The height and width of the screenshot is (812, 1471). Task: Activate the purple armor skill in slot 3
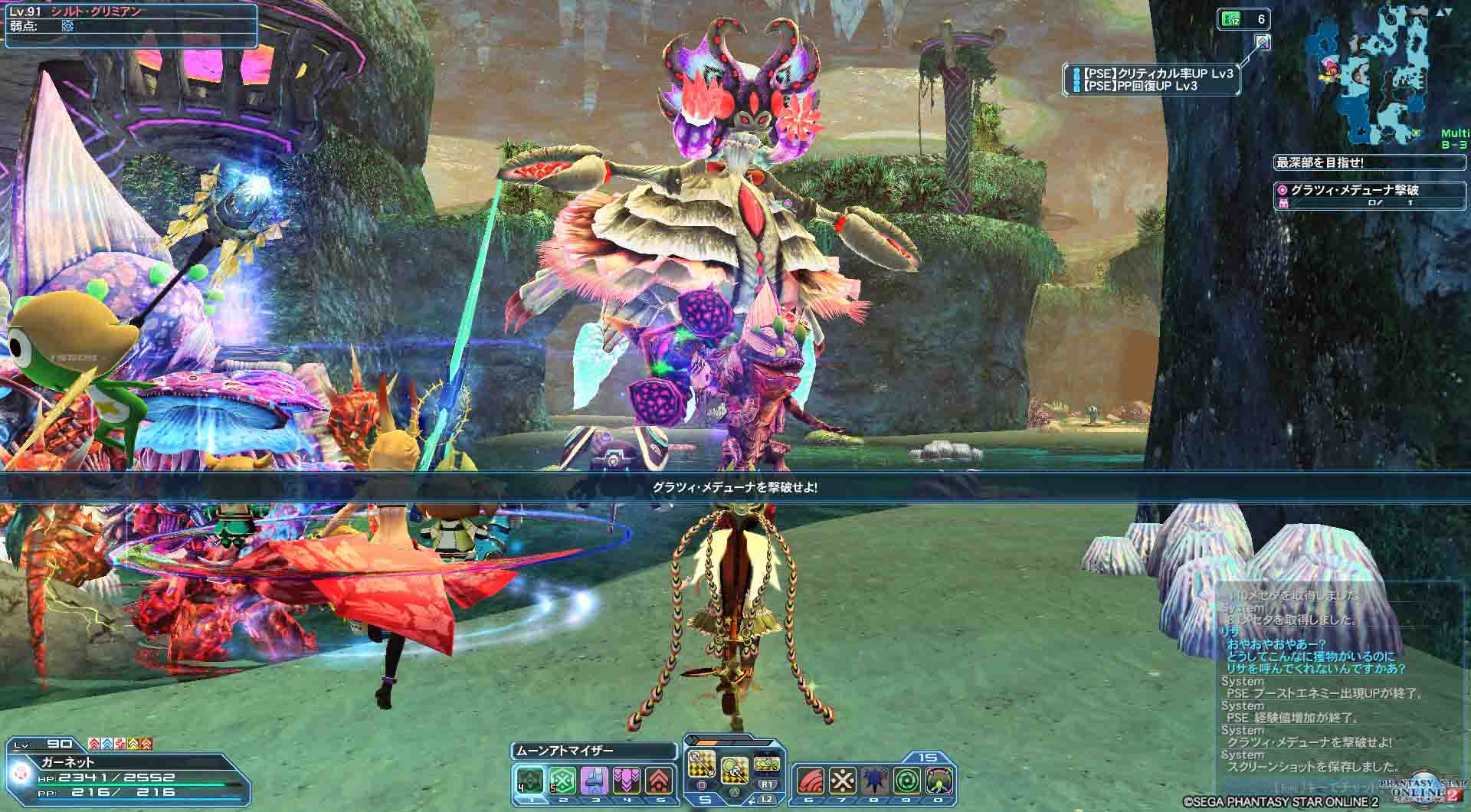coord(595,782)
